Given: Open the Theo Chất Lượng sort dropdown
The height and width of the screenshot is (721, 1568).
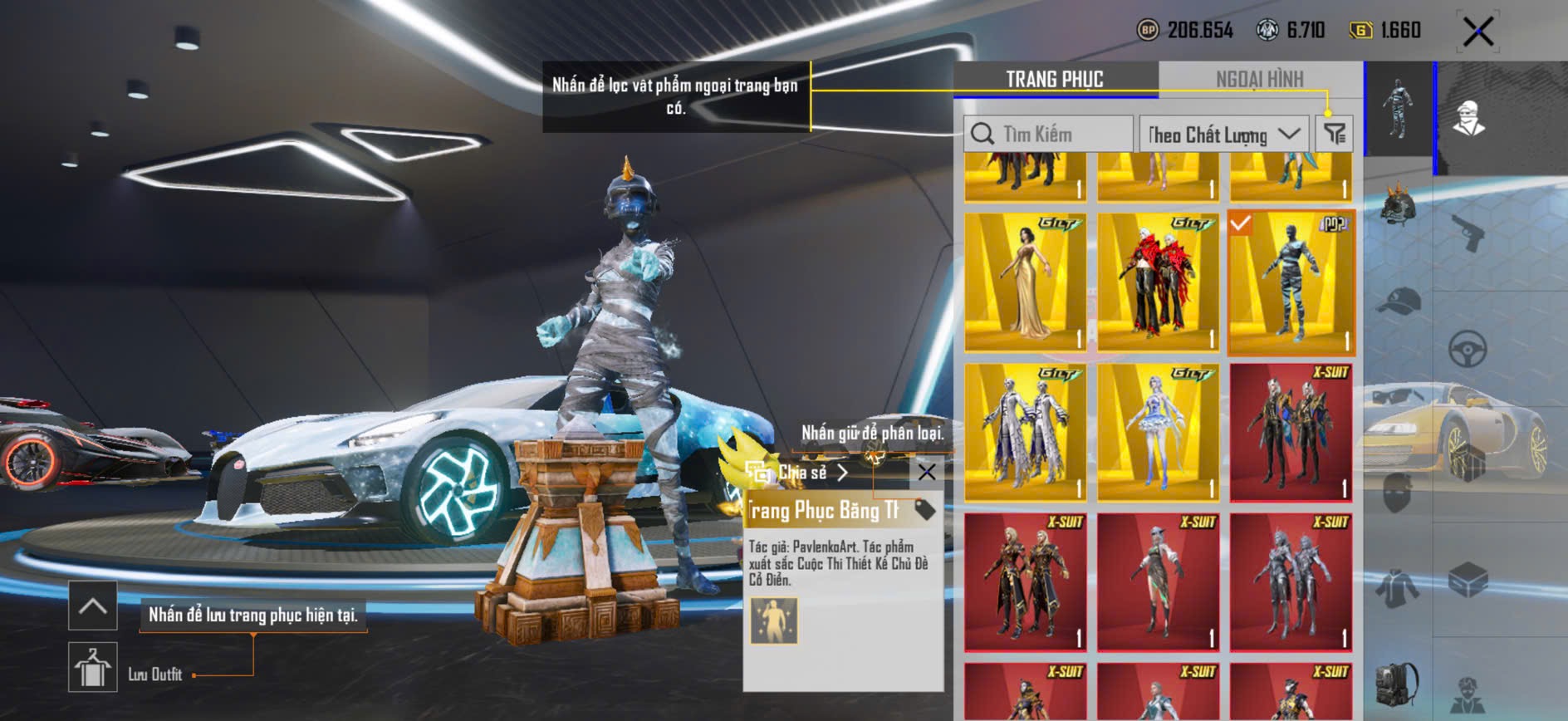Looking at the screenshot, I should click(x=1223, y=134).
